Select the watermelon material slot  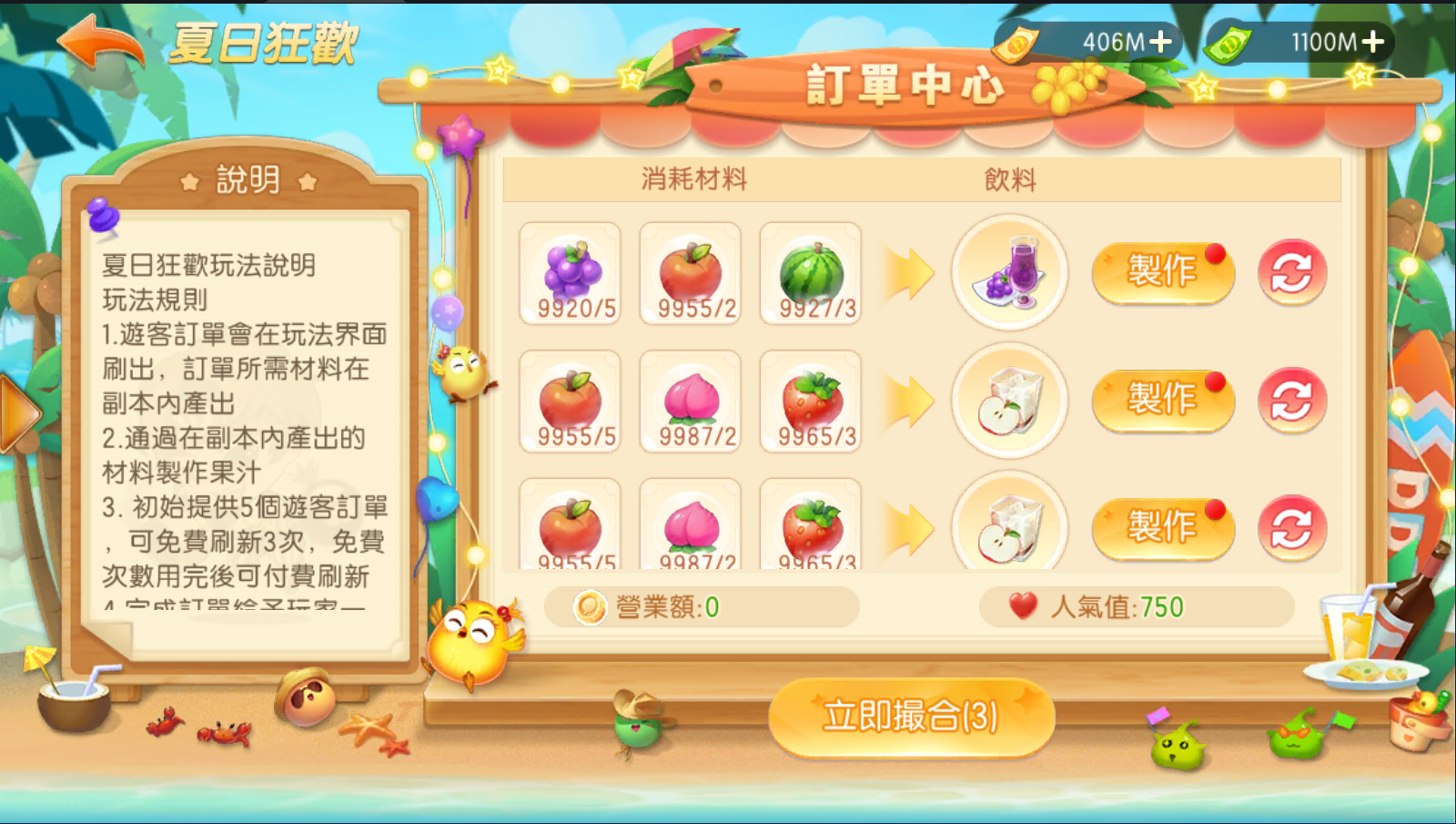tap(811, 273)
